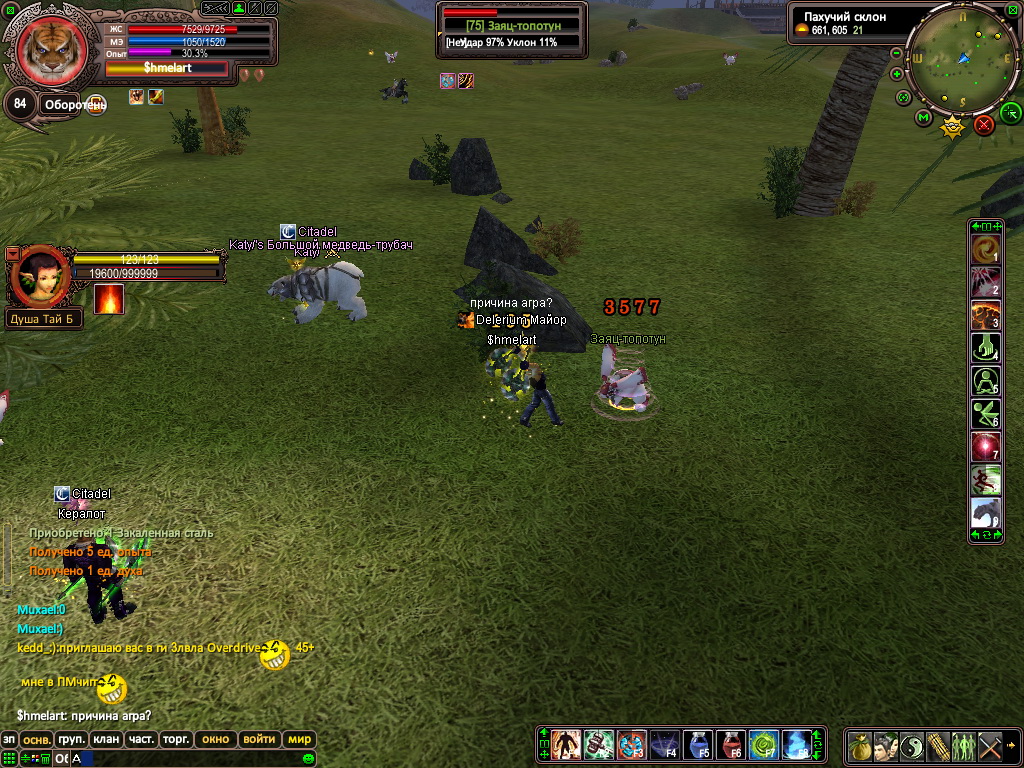1024x768 pixels.
Task: Select the Душа Тай Б pet portrait
Action: (x=40, y=276)
